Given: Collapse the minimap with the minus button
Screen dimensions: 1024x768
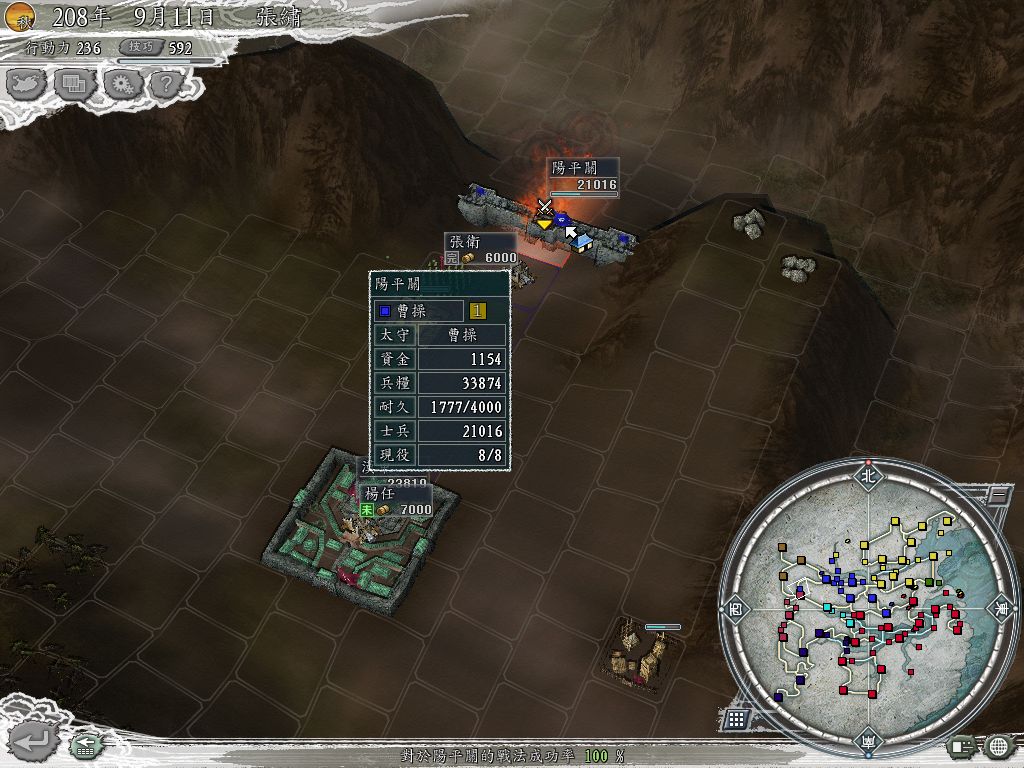Looking at the screenshot, I should pyautogui.click(x=996, y=494).
